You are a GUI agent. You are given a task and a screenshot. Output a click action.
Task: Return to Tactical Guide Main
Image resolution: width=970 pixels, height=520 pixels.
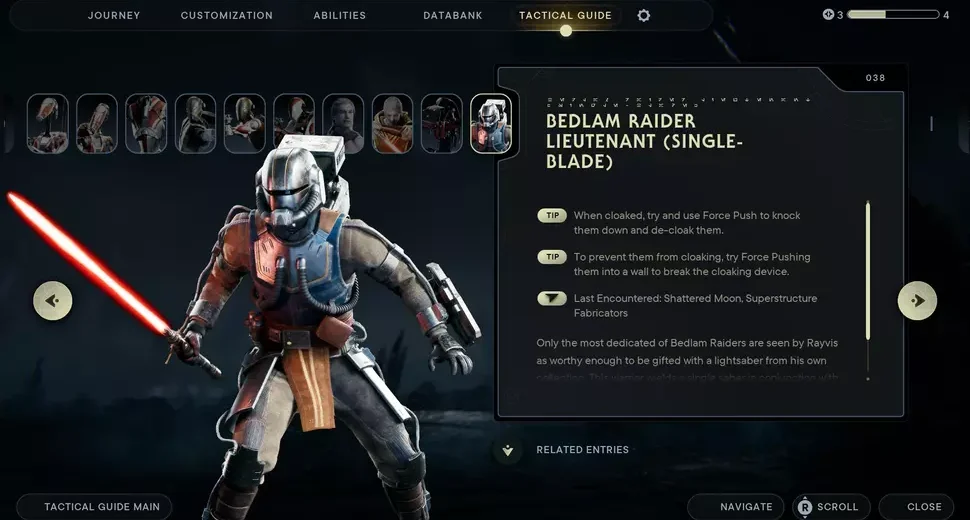coord(95,507)
